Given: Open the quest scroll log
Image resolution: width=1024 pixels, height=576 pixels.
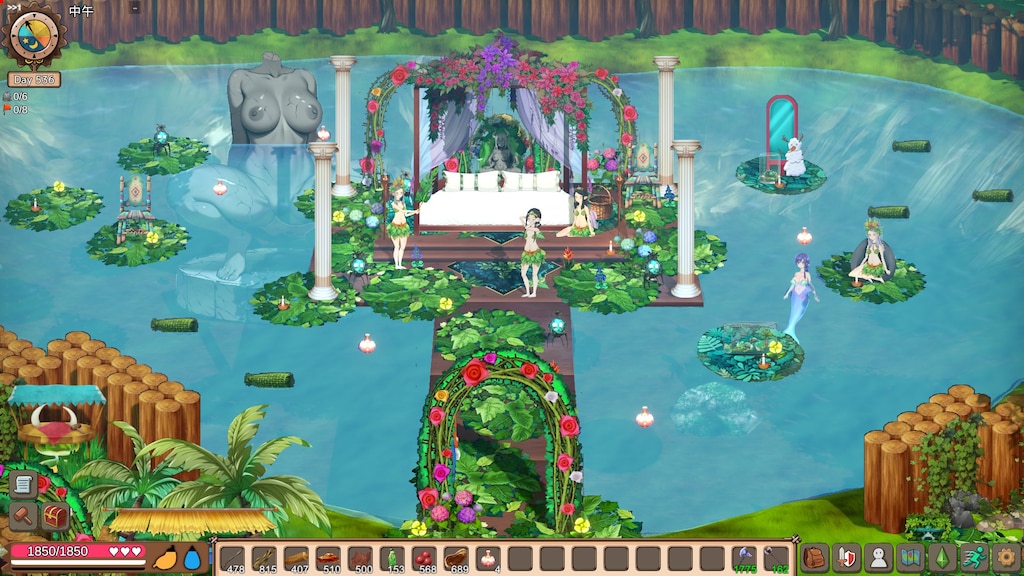Looking at the screenshot, I should click(22, 485).
